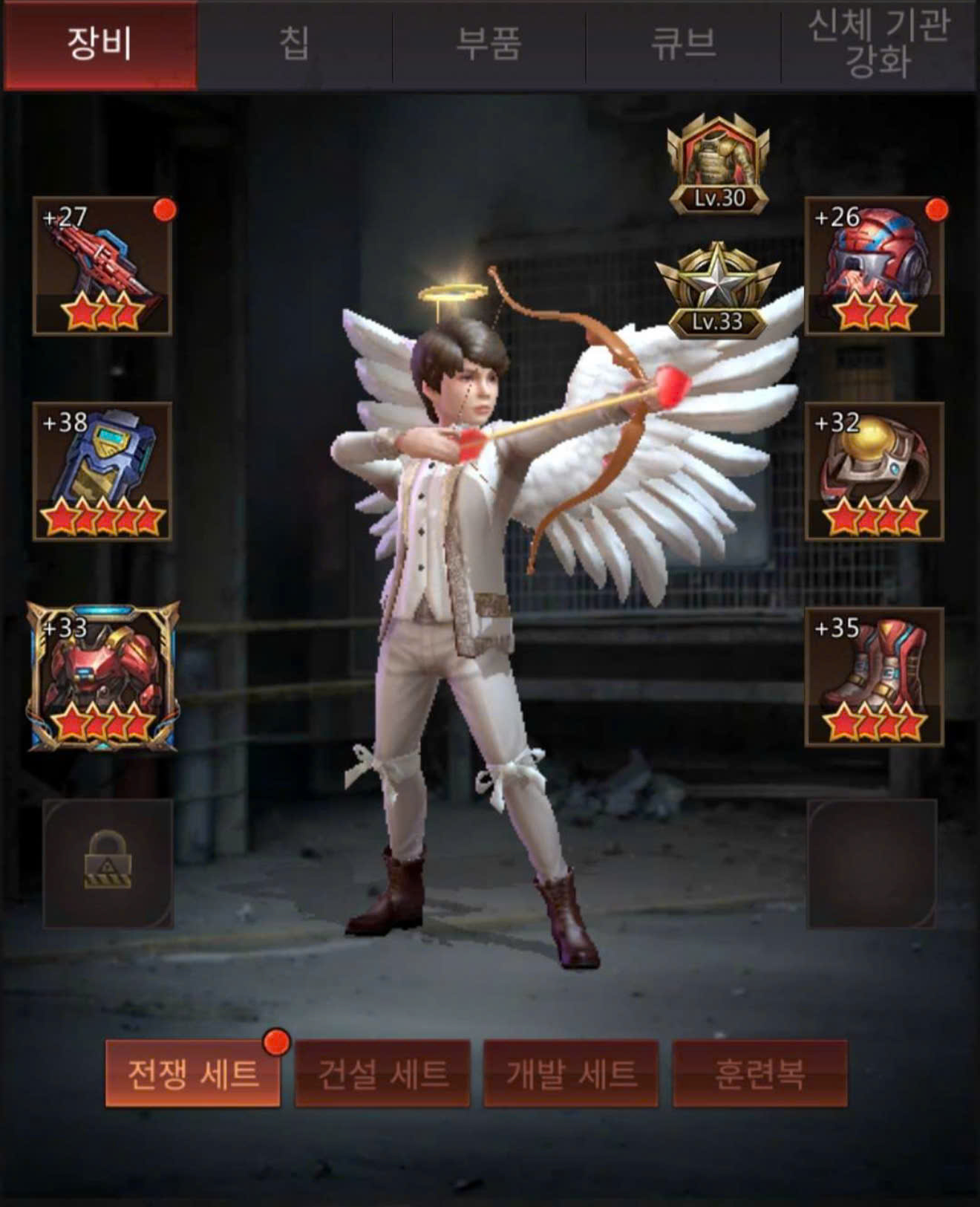
Task: Switch to the 장비 tab
Action: point(99,45)
